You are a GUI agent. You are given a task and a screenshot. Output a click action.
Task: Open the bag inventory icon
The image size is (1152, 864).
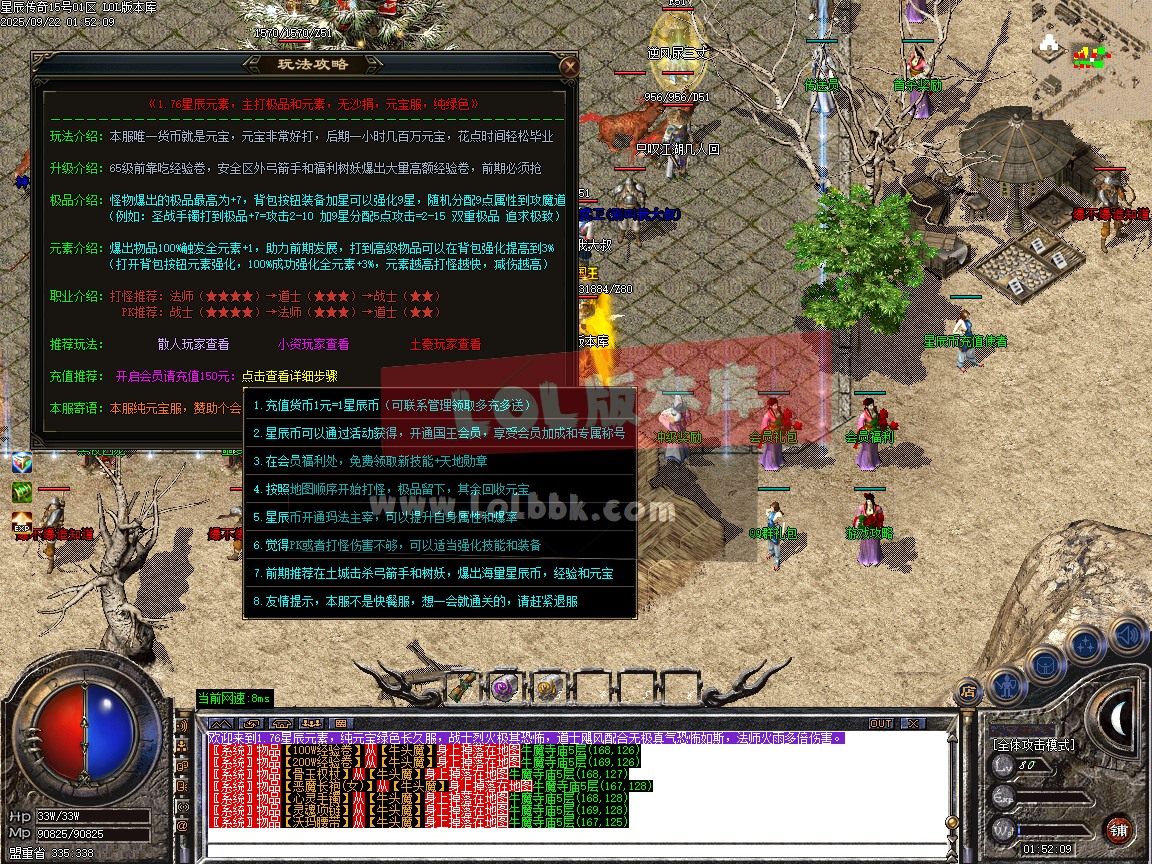click(x=1044, y=663)
